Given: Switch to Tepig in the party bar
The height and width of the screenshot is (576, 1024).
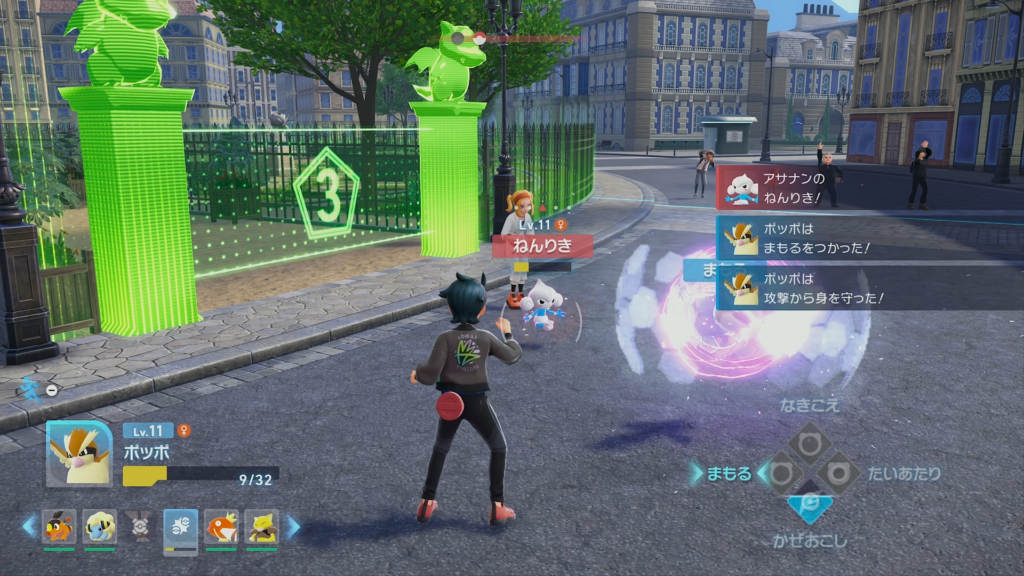Looking at the screenshot, I should tap(59, 527).
